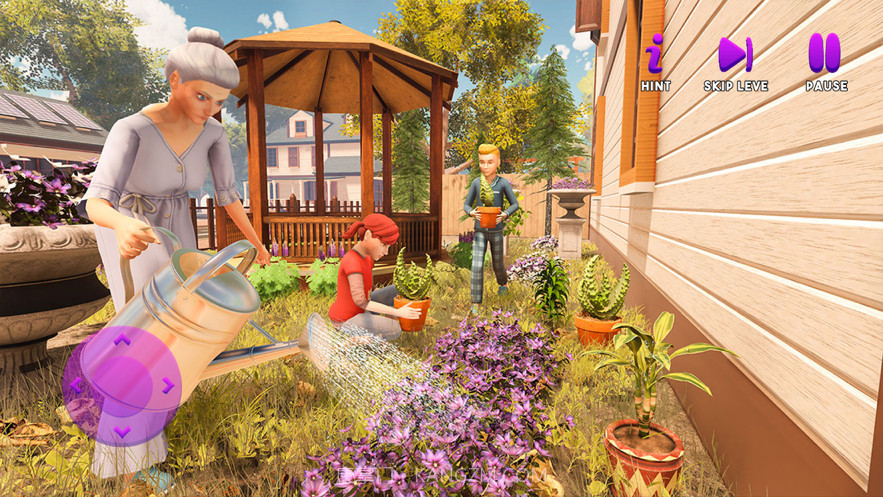The height and width of the screenshot is (497, 883).
Task: Open the Hint info button
Action: [655, 55]
